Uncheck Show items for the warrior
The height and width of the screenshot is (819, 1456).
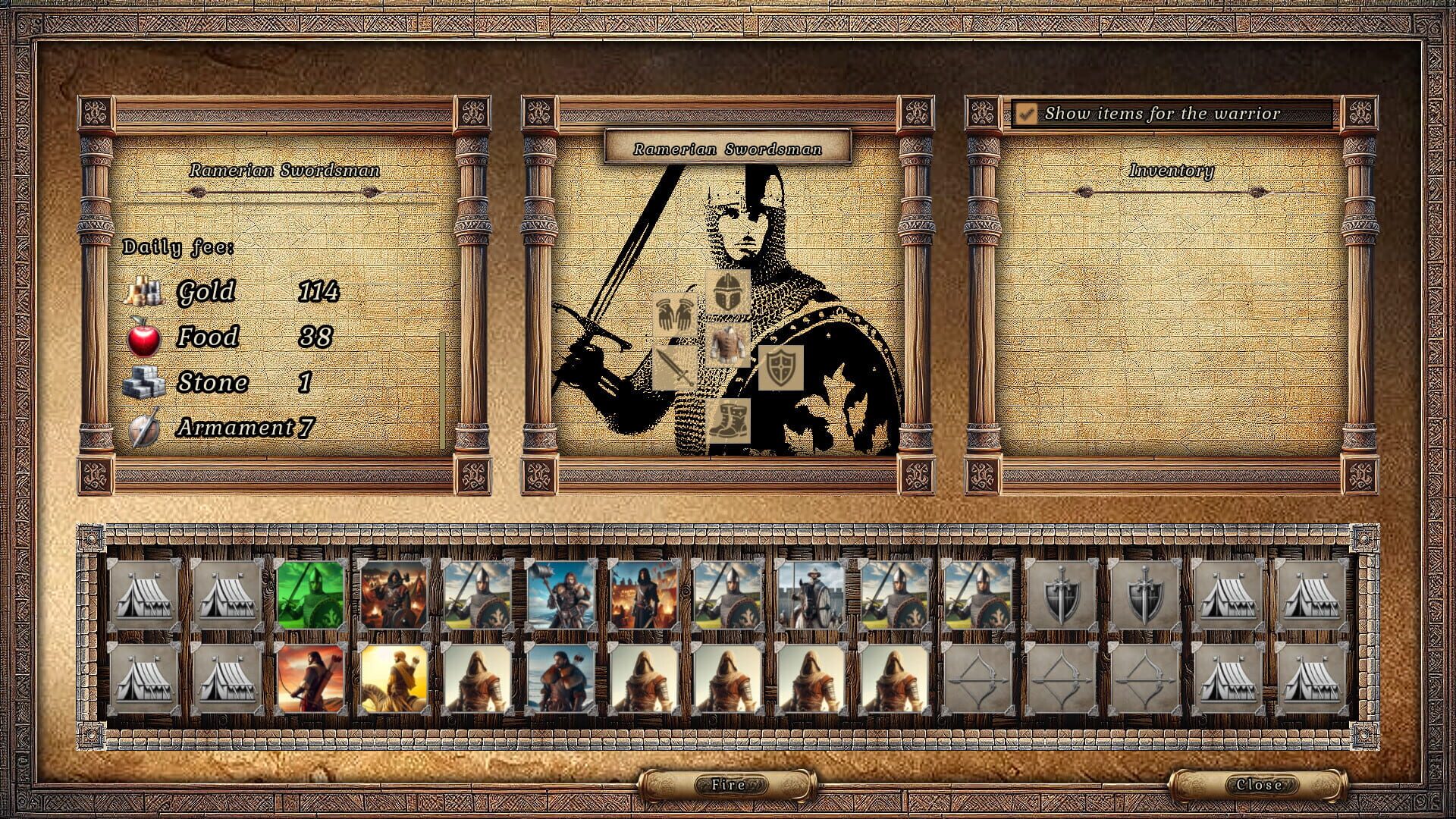pyautogui.click(x=1028, y=114)
